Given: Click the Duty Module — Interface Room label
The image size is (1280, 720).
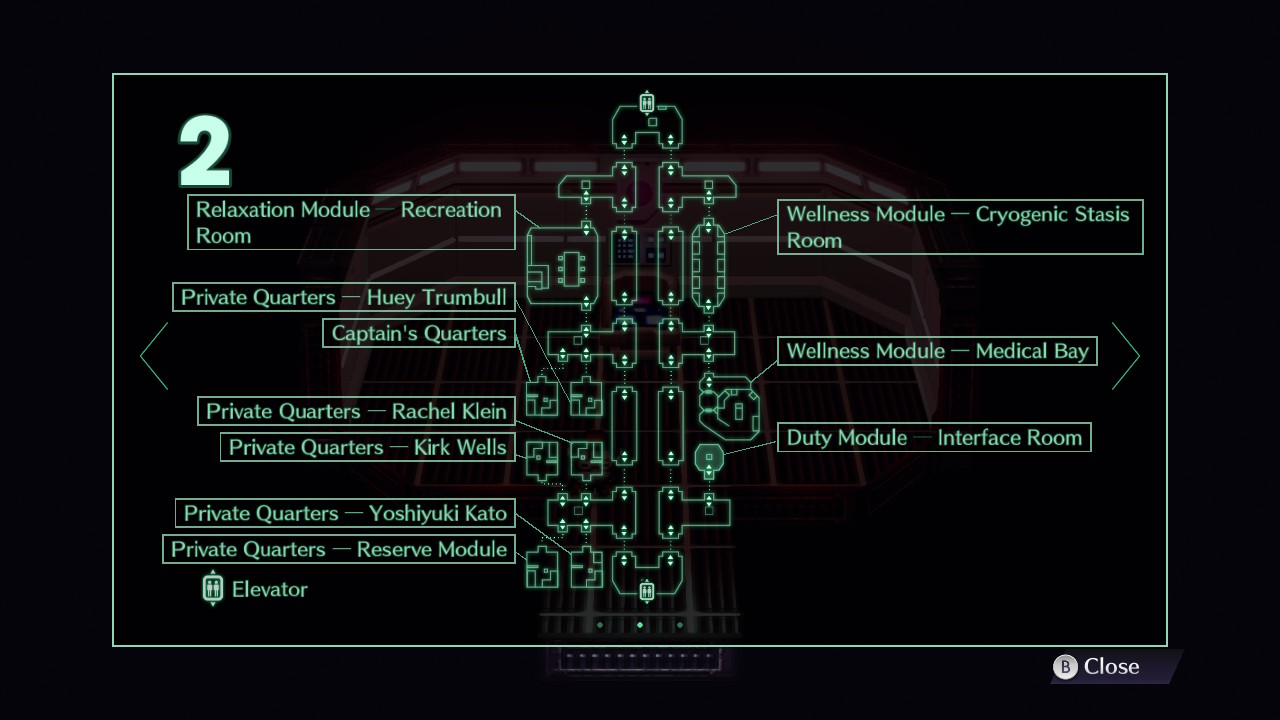Looking at the screenshot, I should (933, 437).
